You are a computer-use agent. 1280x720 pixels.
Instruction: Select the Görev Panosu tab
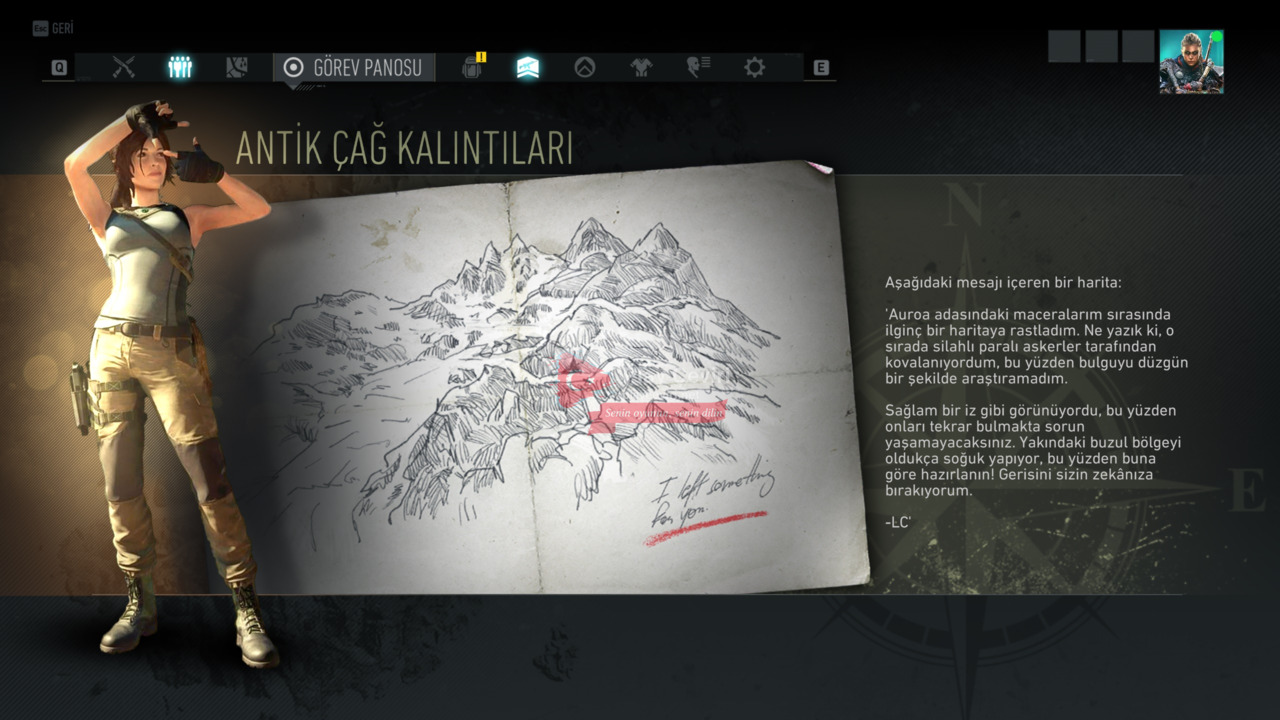[x=354, y=67]
